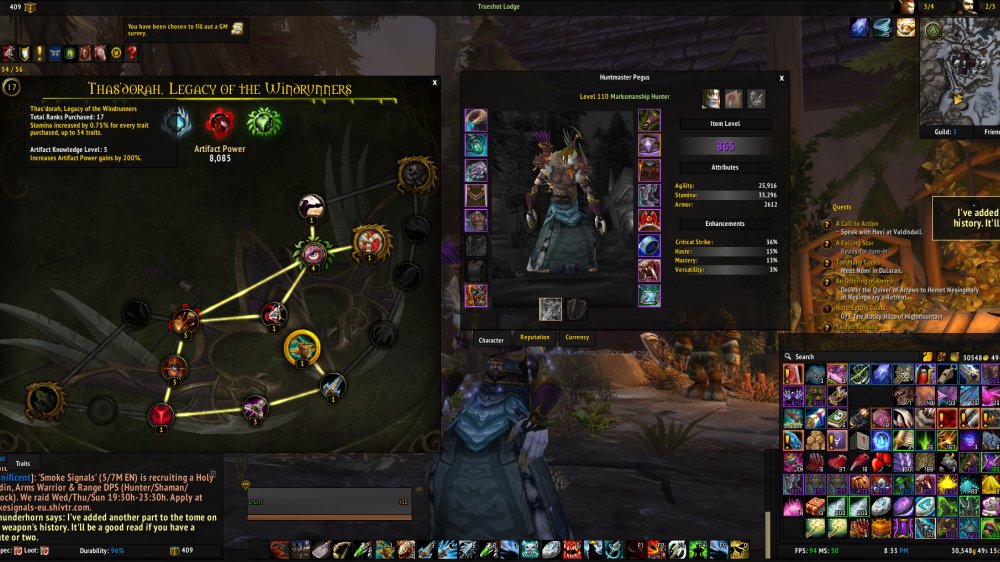Open the Currency tab
The height and width of the screenshot is (562, 1000).
coord(577,338)
